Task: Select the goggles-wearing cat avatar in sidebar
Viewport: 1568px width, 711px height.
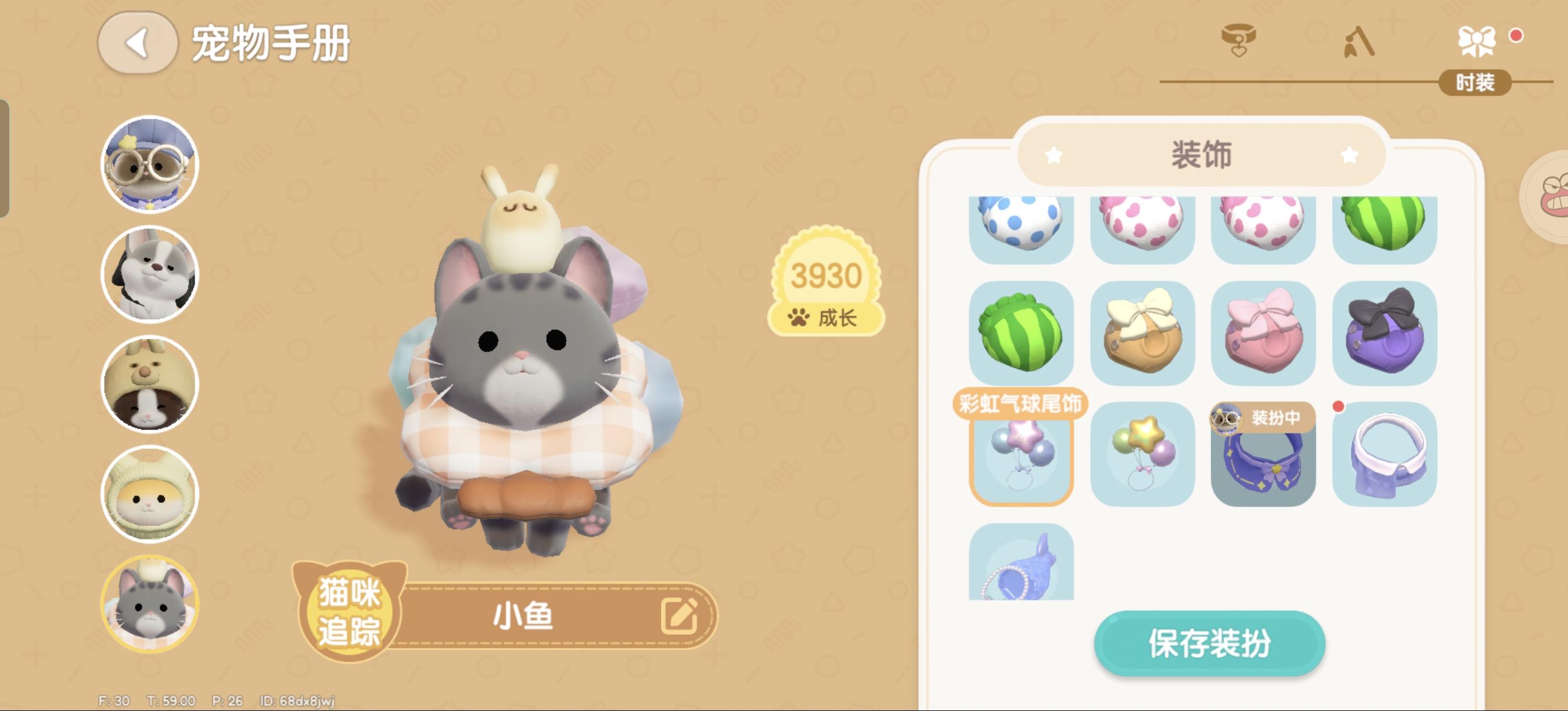Action: (149, 164)
